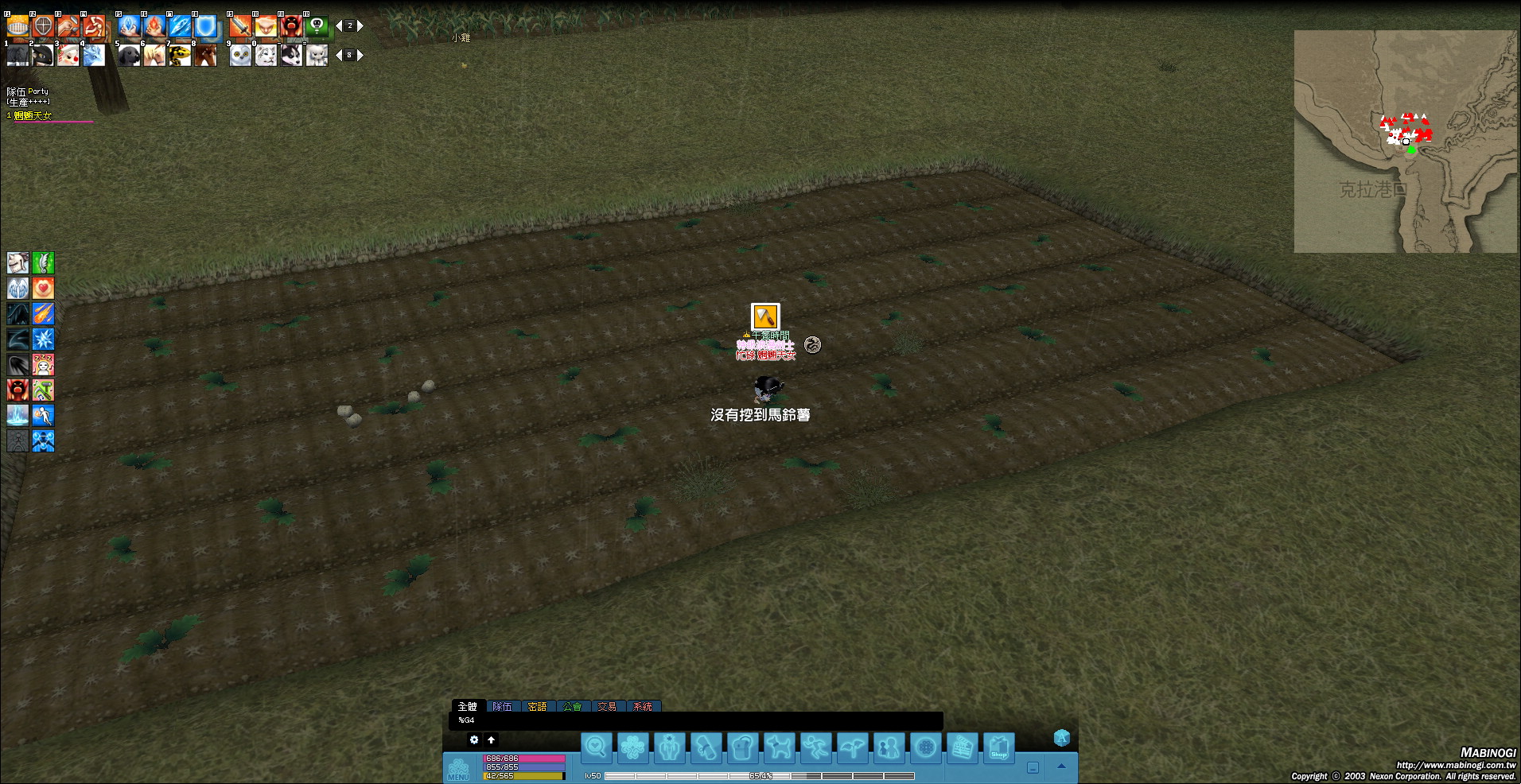This screenshot has height=784, width=1521.
Task: Minimize the bottom menu bar
Action: (1033, 767)
